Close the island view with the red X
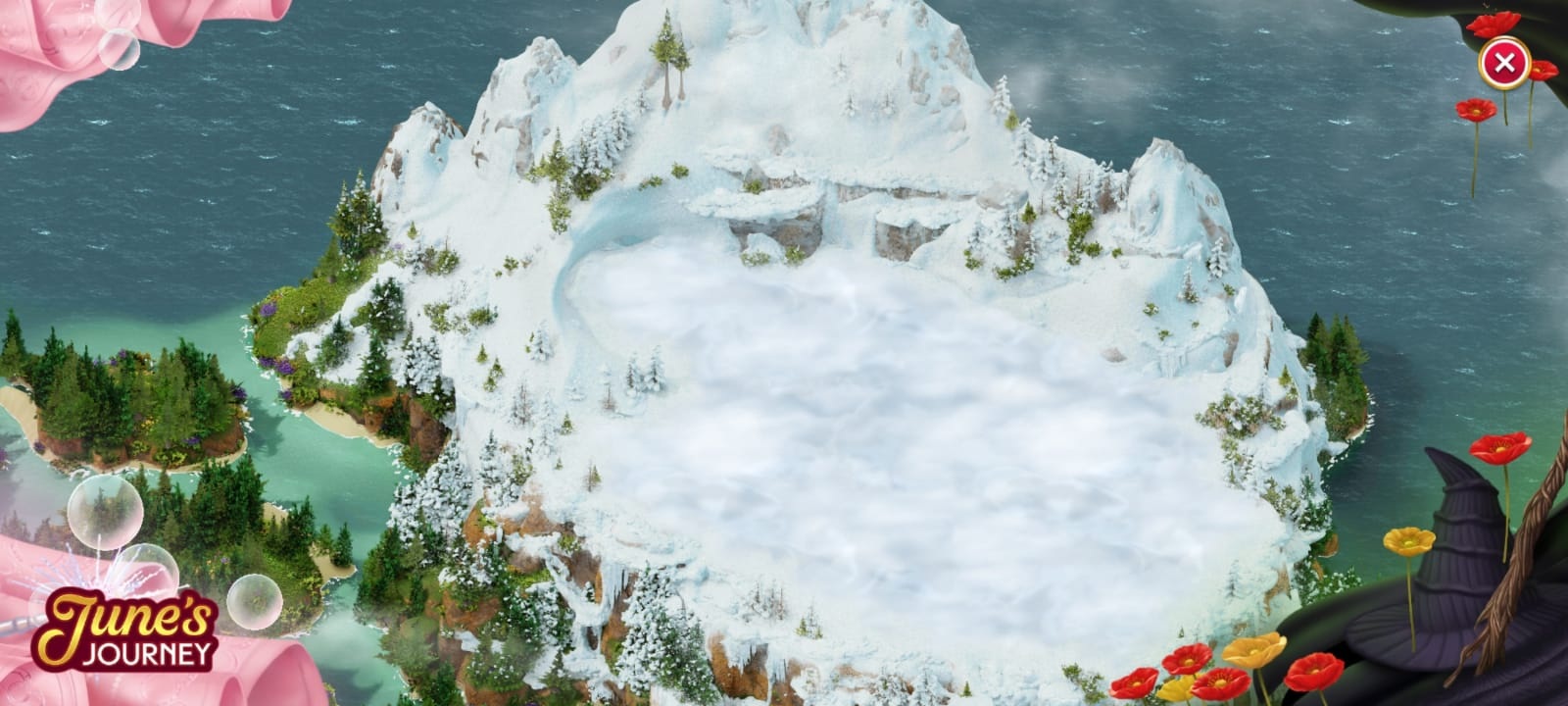The image size is (1568, 706). pyautogui.click(x=1503, y=65)
